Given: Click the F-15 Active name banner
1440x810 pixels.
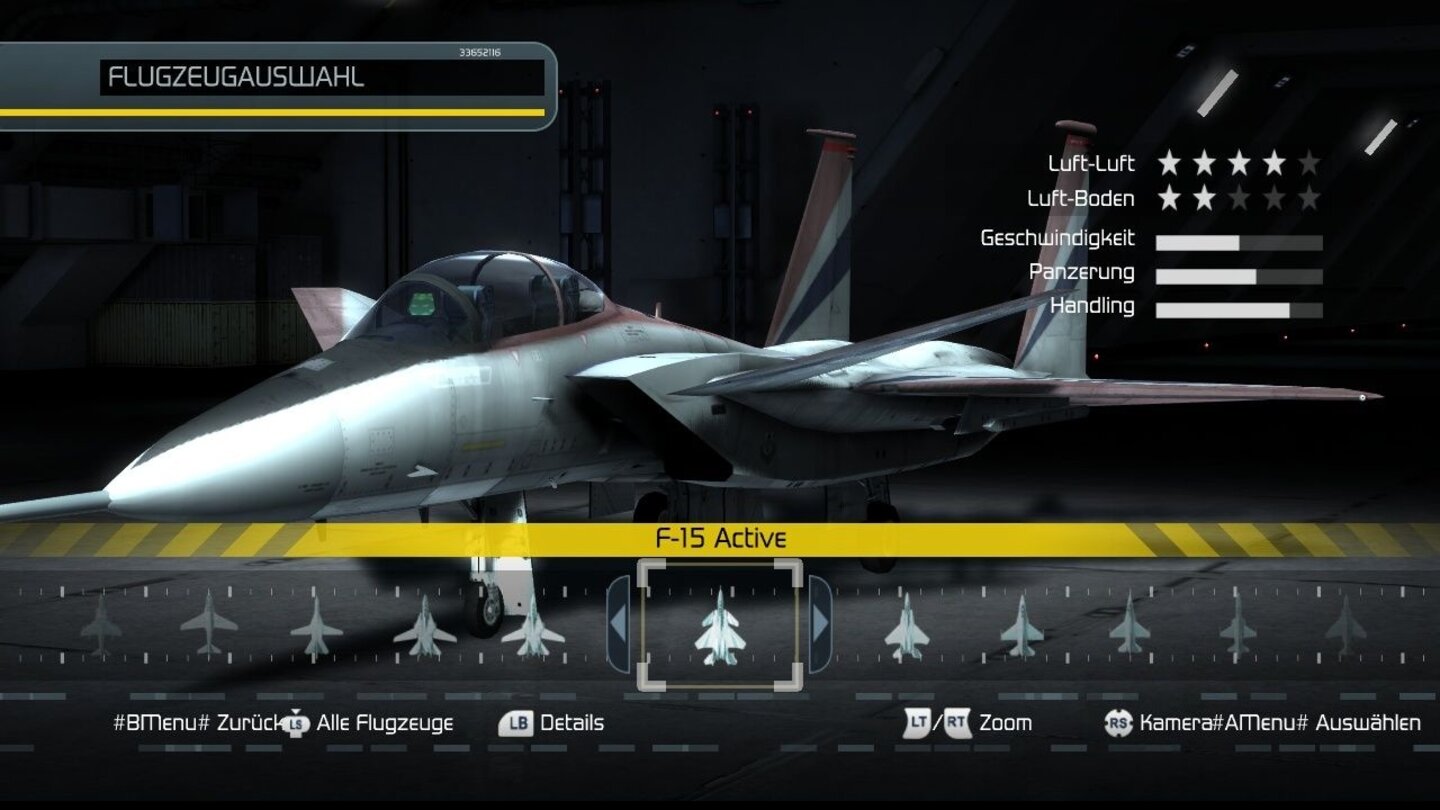Looking at the screenshot, I should pyautogui.click(x=719, y=538).
